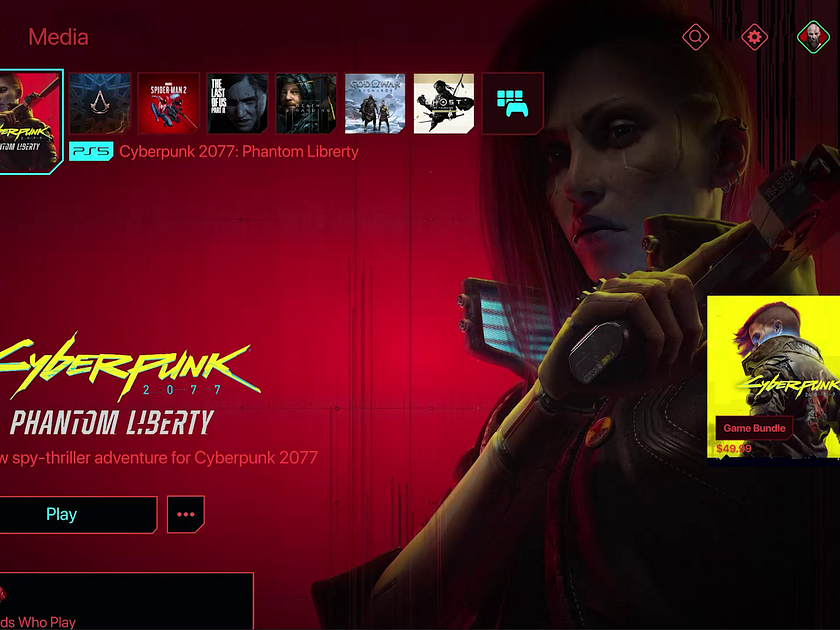Open the search icon
Viewport: 840px width, 630px height.
click(695, 38)
